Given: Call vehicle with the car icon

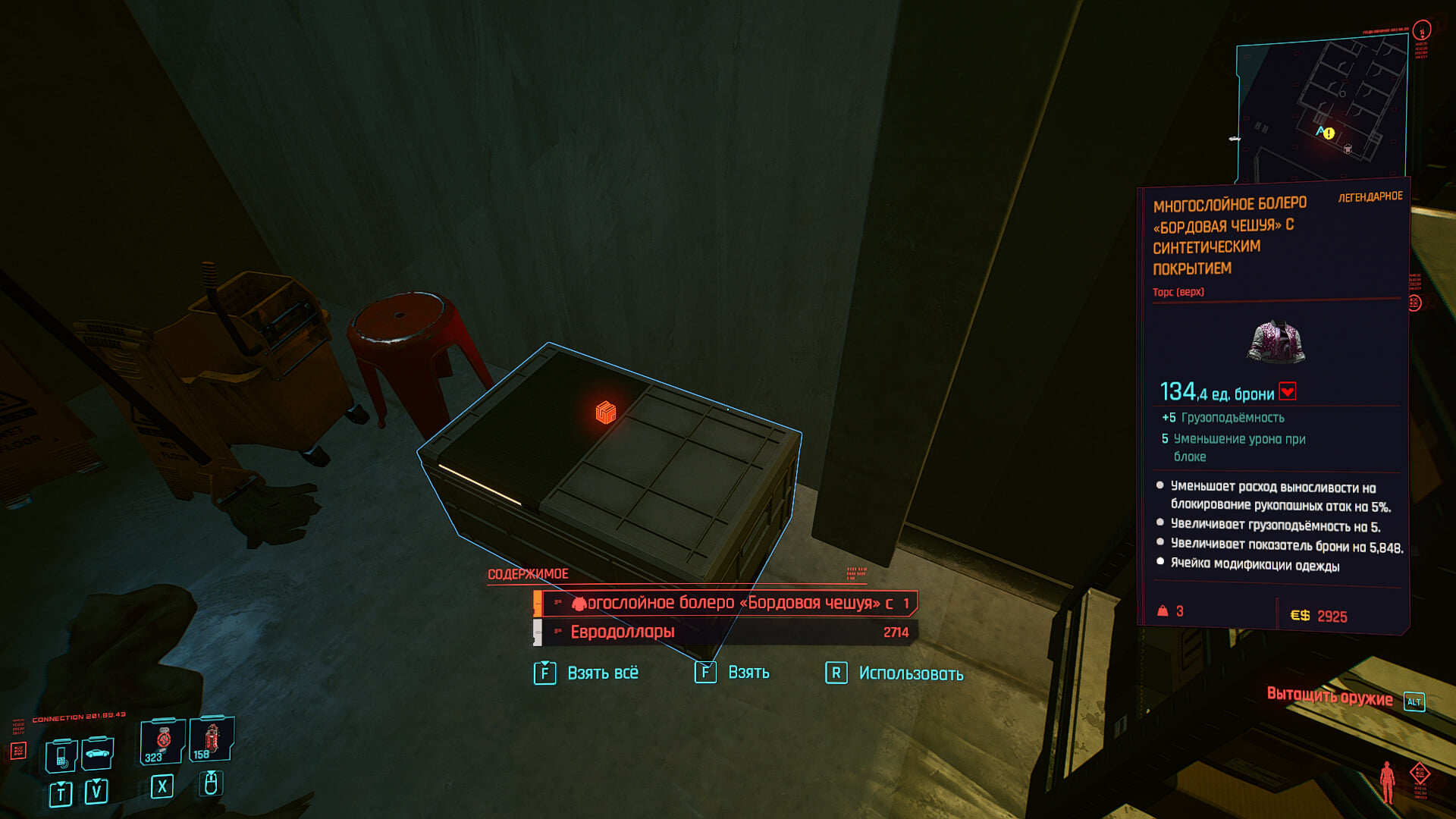Looking at the screenshot, I should [98, 753].
